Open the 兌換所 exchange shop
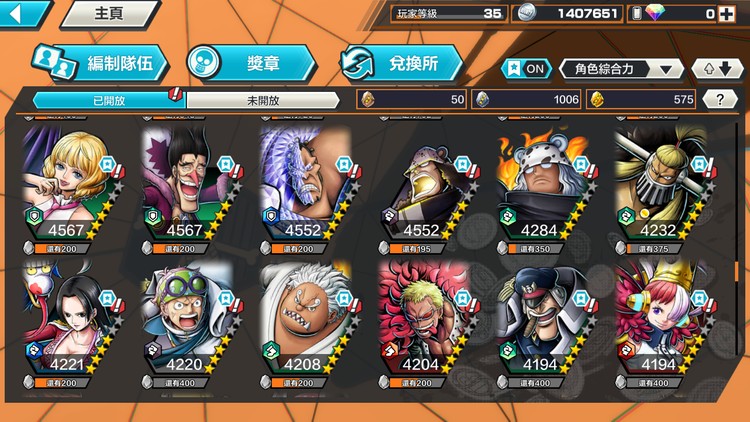 [402, 63]
